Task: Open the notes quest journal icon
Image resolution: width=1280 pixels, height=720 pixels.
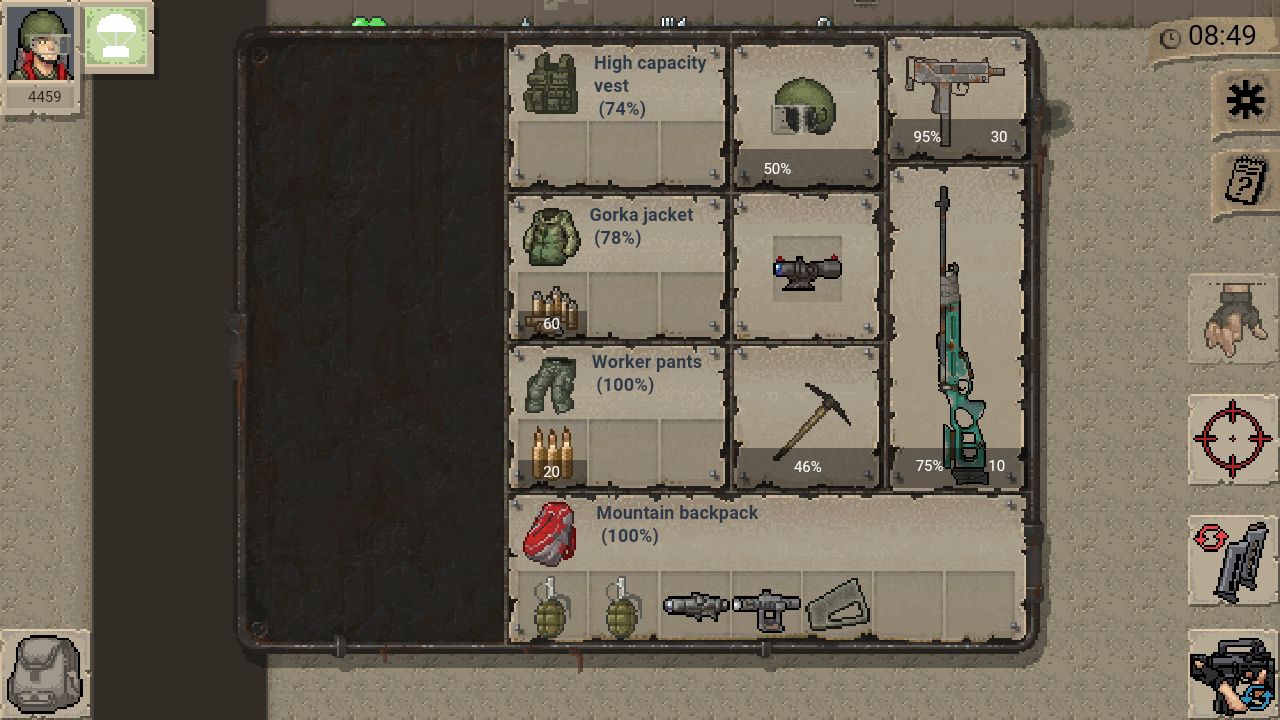Action: (x=1245, y=183)
